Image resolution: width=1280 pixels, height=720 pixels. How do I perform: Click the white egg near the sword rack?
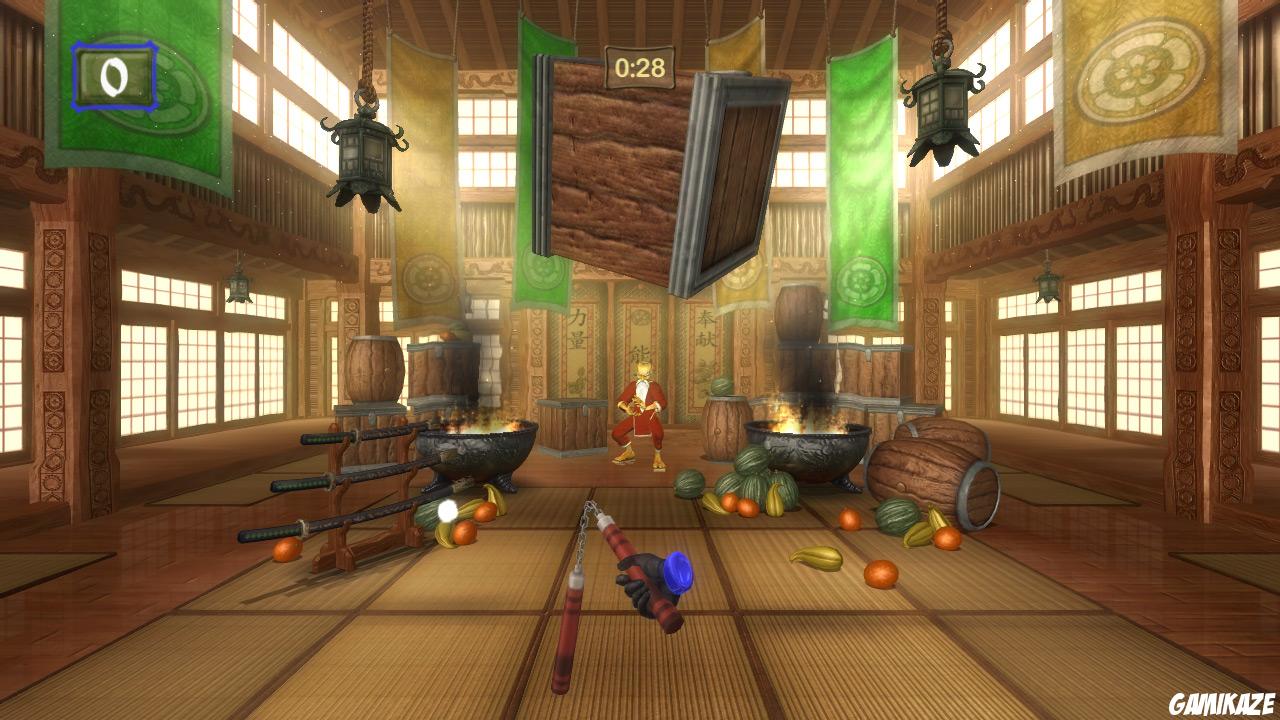pos(449,512)
